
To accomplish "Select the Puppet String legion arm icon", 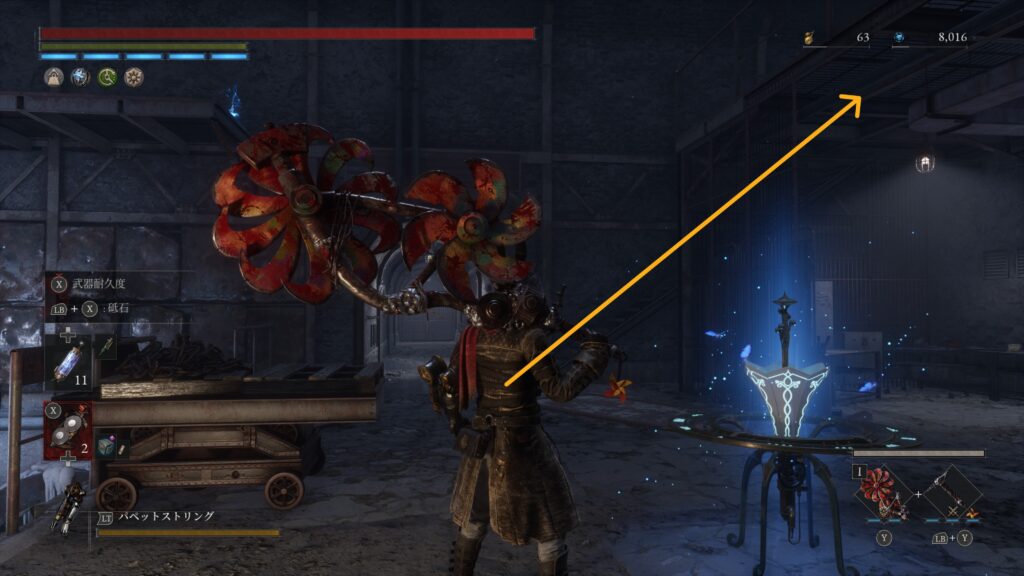I will [x=73, y=503].
